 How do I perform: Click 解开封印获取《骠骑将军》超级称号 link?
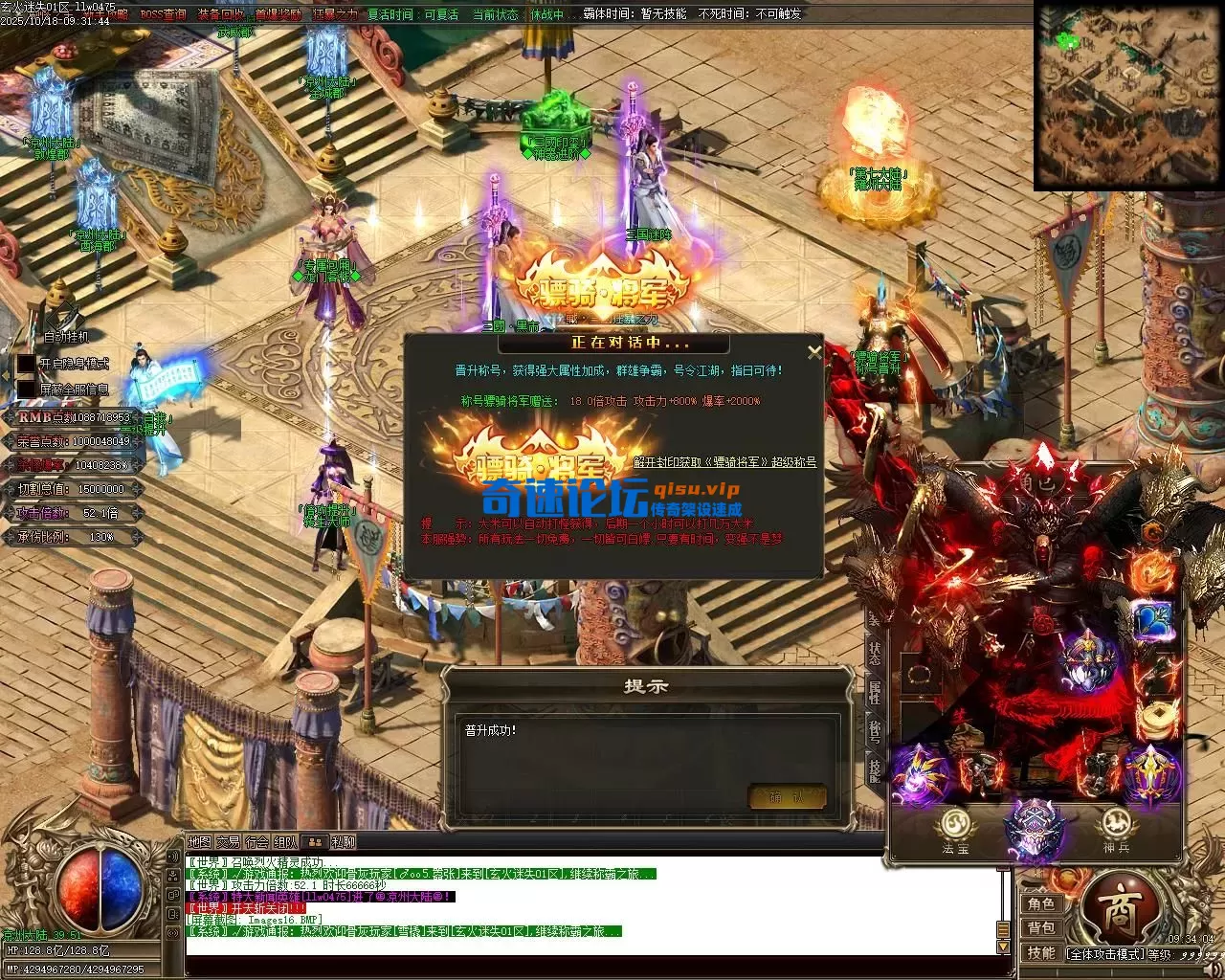pos(724,462)
